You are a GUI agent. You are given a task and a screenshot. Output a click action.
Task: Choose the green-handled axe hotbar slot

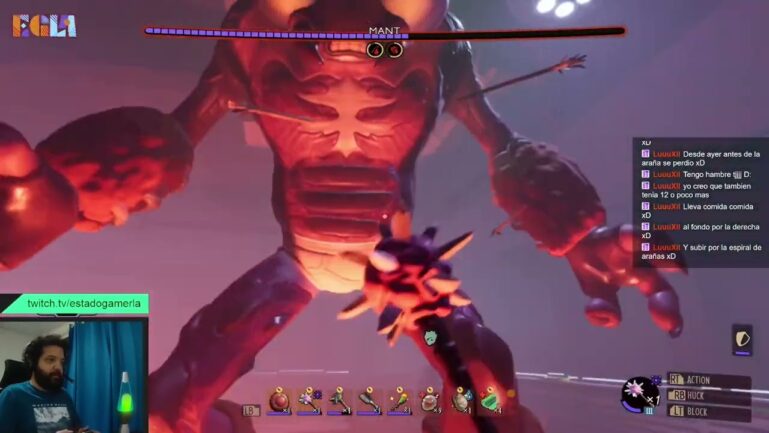point(339,400)
